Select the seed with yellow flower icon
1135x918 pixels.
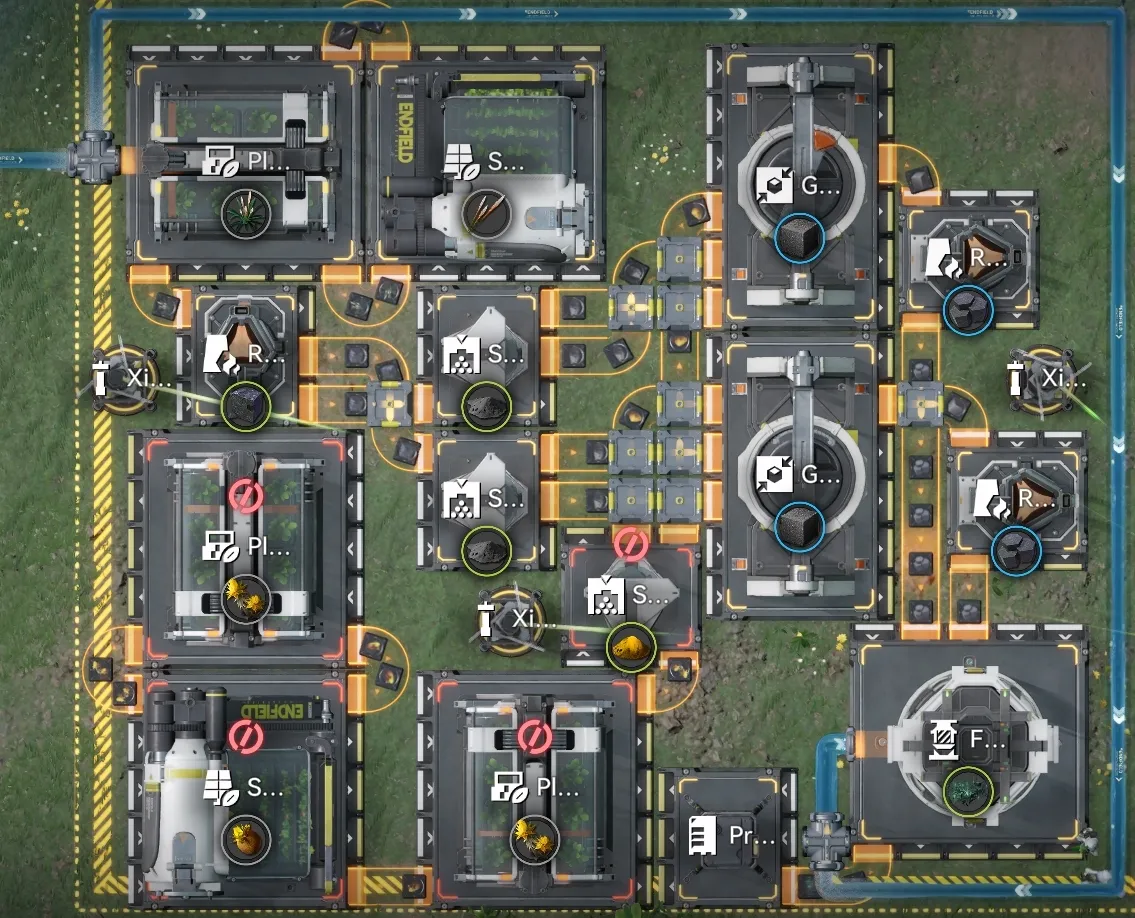(x=246, y=836)
